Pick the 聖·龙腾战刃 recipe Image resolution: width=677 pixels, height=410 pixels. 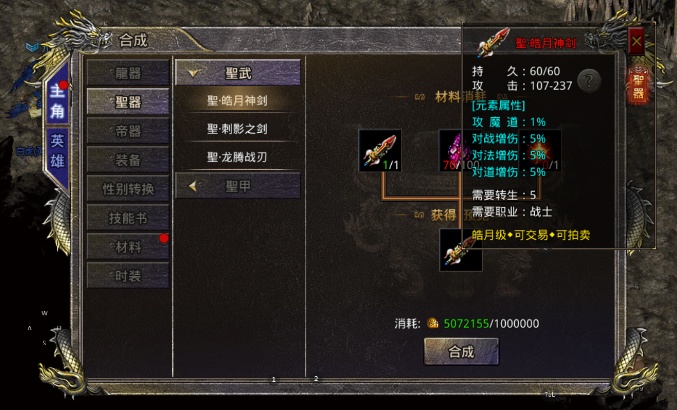click(x=238, y=157)
